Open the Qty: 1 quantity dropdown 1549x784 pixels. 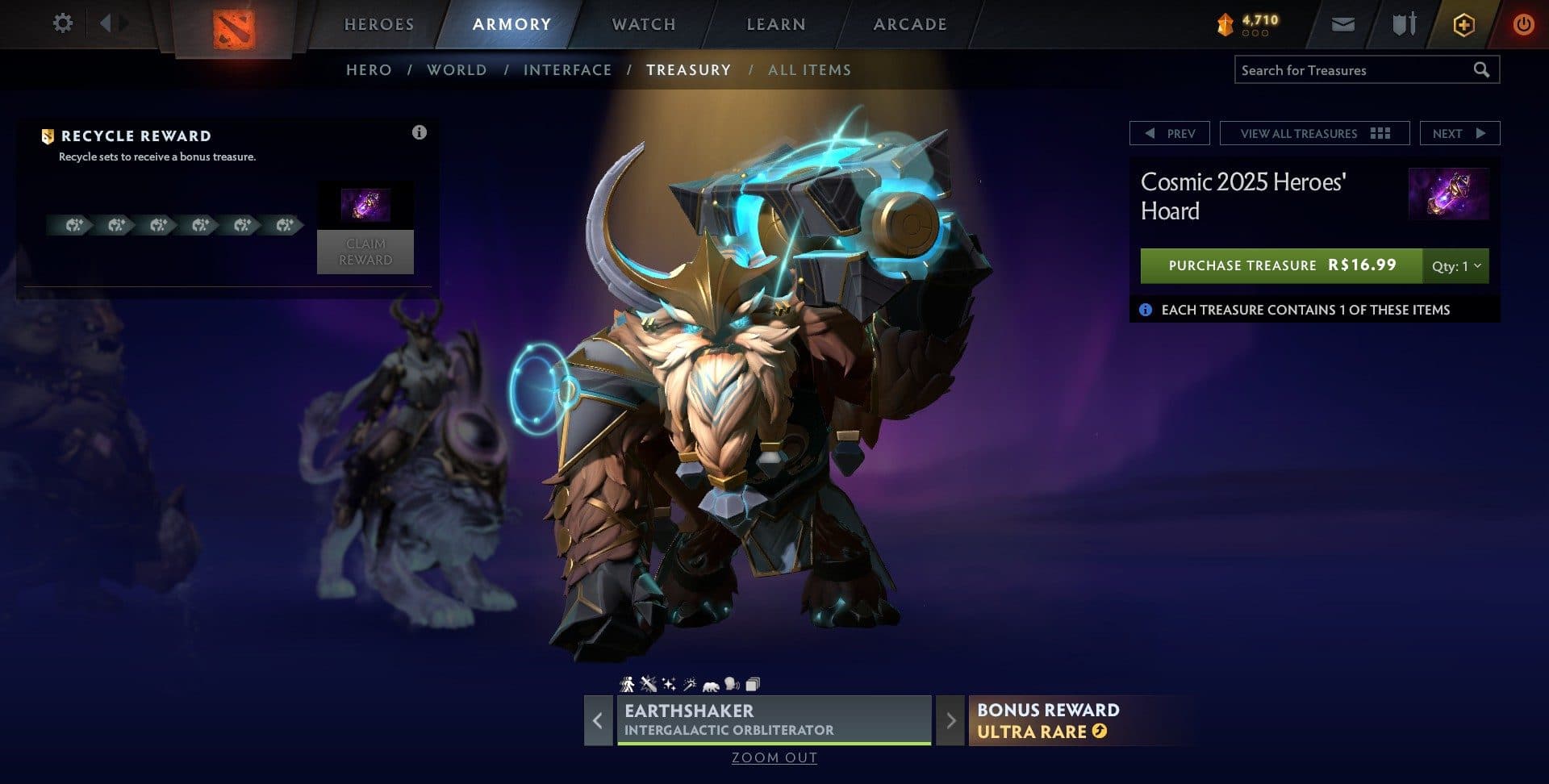(1454, 265)
